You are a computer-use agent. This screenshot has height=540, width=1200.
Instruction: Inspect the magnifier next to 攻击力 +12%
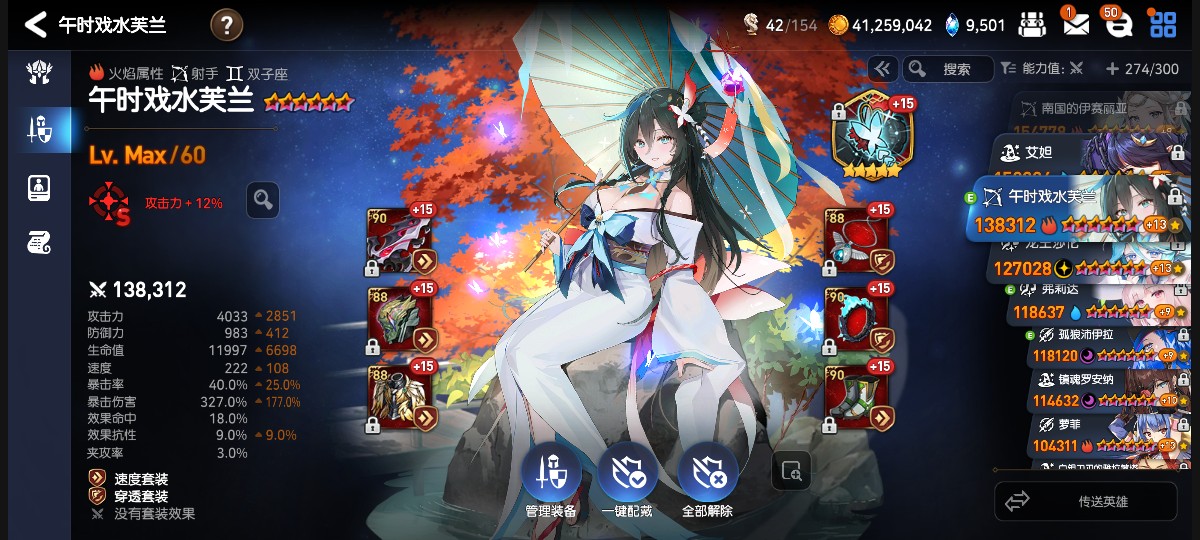pos(263,200)
